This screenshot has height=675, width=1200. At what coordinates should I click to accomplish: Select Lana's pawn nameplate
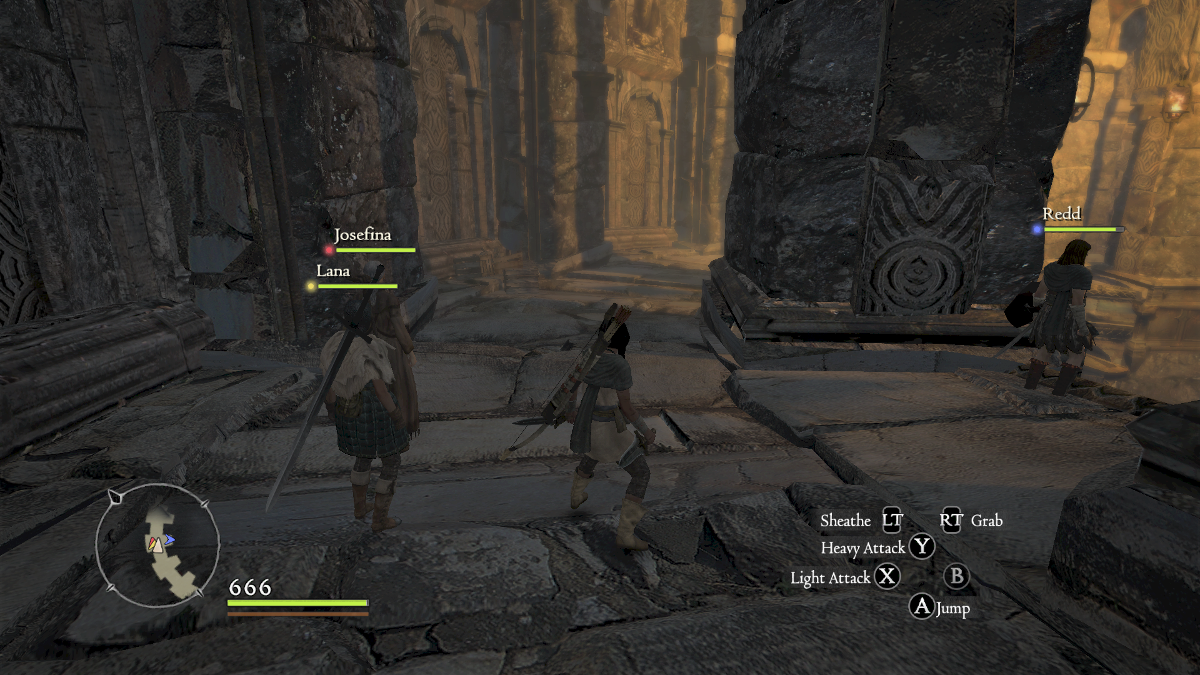pyautogui.click(x=333, y=271)
